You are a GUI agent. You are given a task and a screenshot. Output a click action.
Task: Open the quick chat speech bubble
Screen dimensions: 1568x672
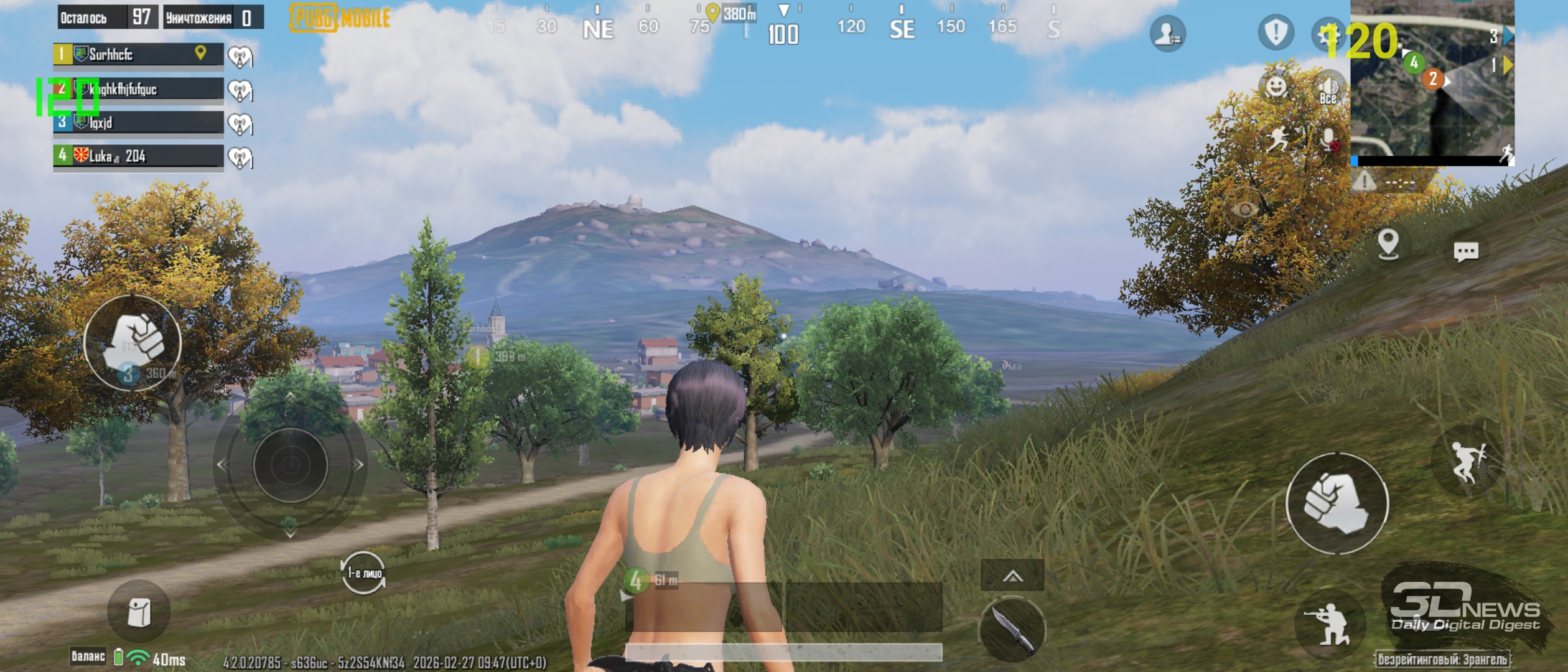[1465, 251]
